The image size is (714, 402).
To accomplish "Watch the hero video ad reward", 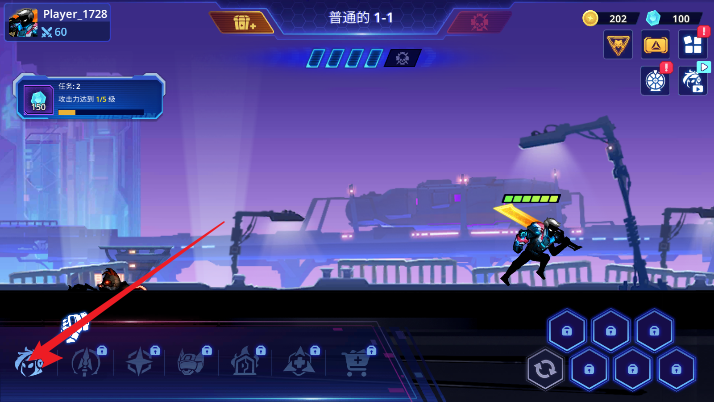I will click(x=692, y=80).
